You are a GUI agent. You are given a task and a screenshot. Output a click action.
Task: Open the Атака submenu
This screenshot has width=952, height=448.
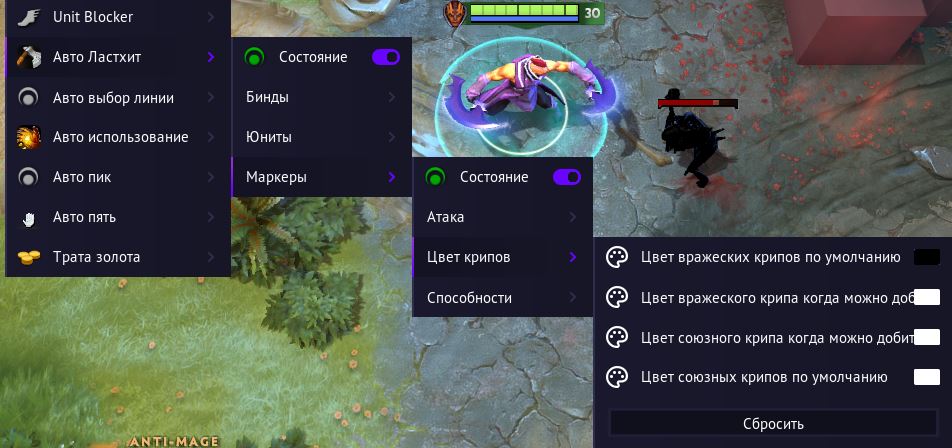coord(501,217)
